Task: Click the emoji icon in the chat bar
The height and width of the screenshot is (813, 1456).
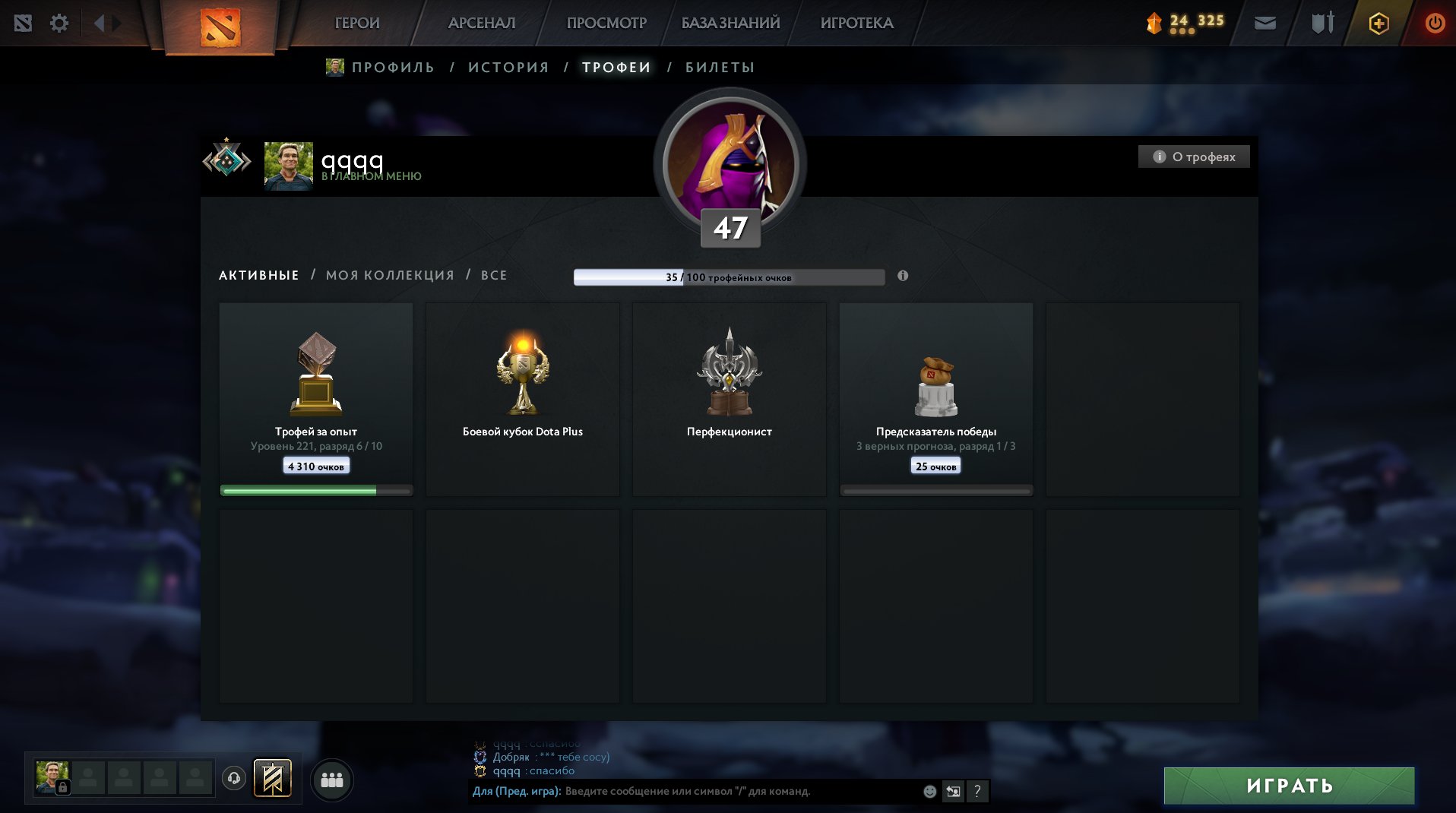Action: click(929, 791)
